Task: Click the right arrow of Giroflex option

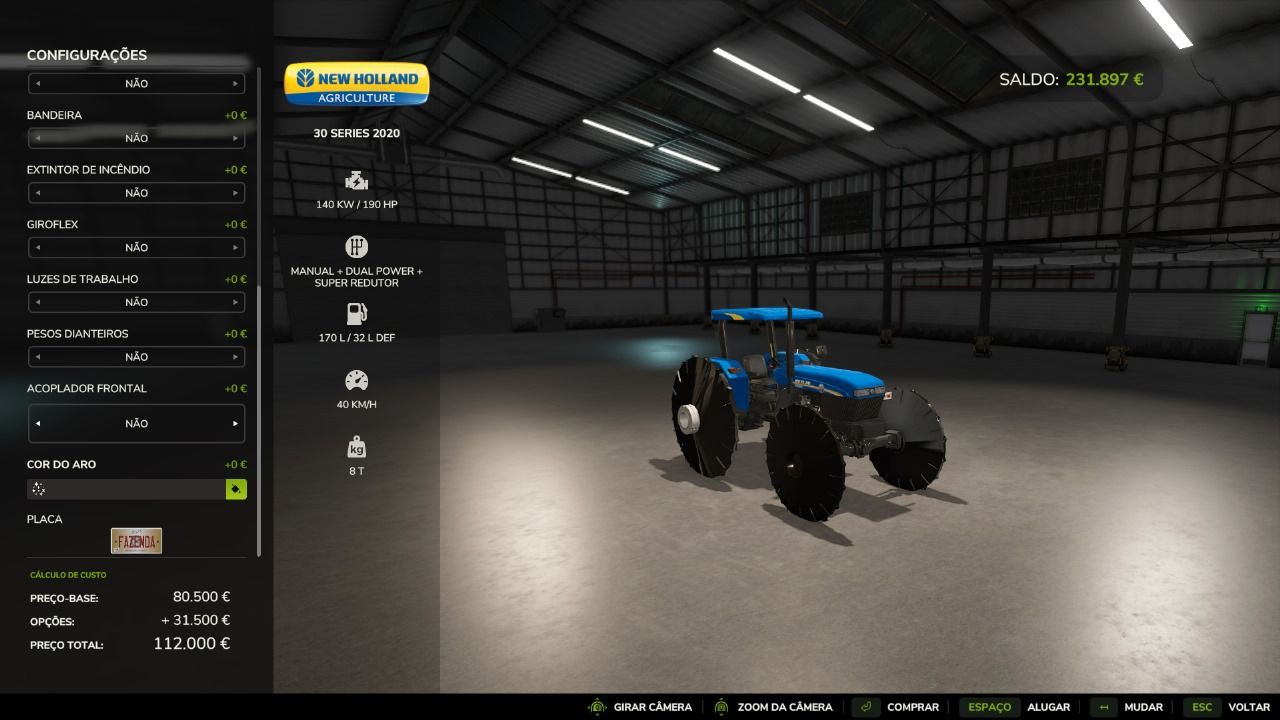Action: pyautogui.click(x=236, y=247)
